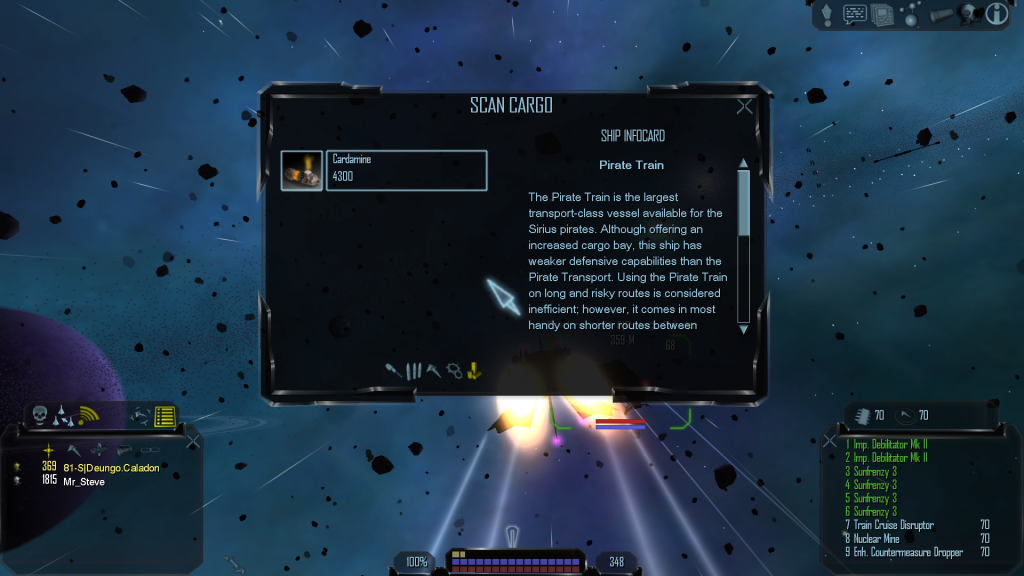Open the chat speech bubble icon
The image size is (1024, 576).
855,14
